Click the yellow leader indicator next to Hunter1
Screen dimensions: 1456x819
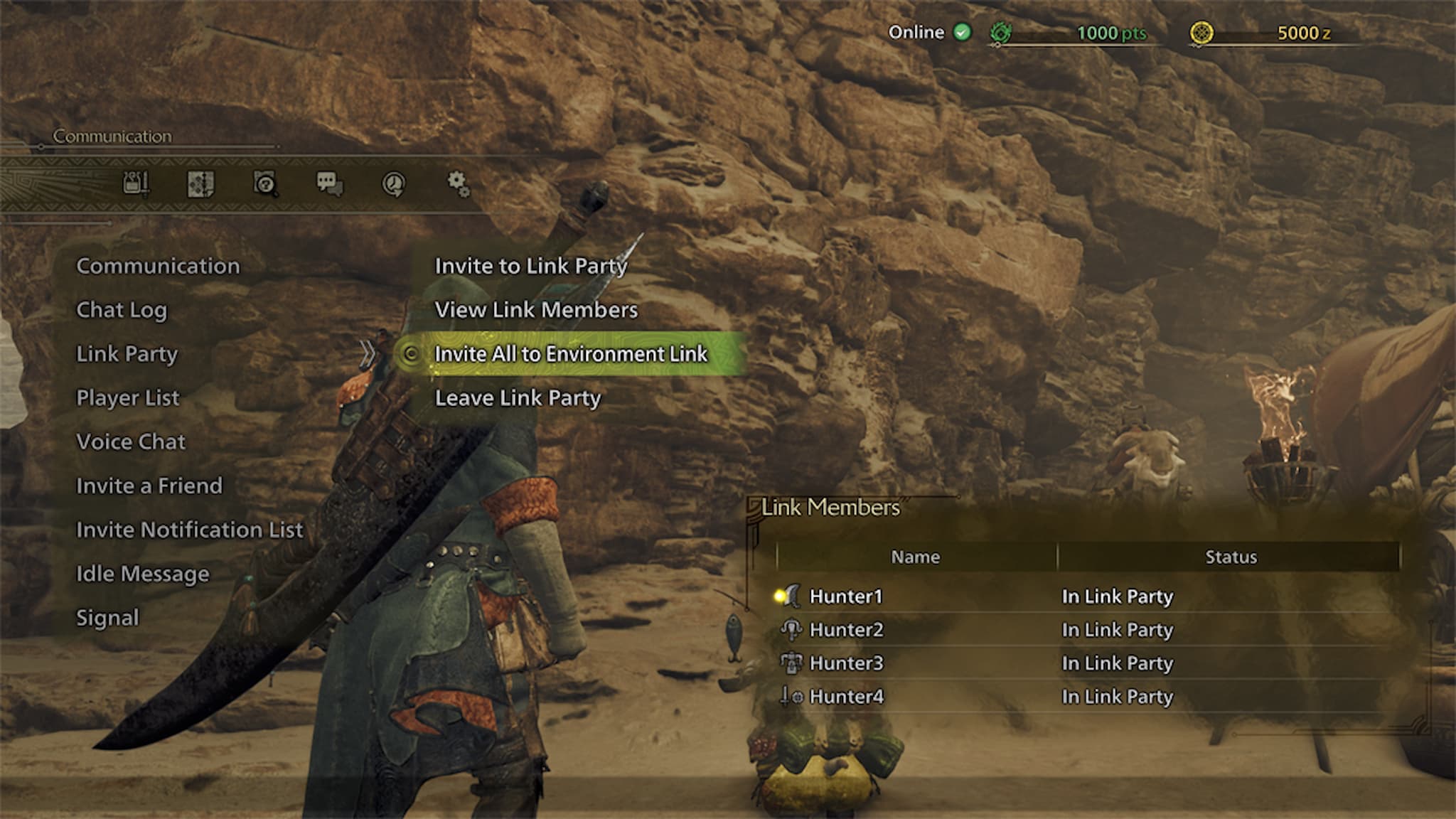[x=779, y=596]
